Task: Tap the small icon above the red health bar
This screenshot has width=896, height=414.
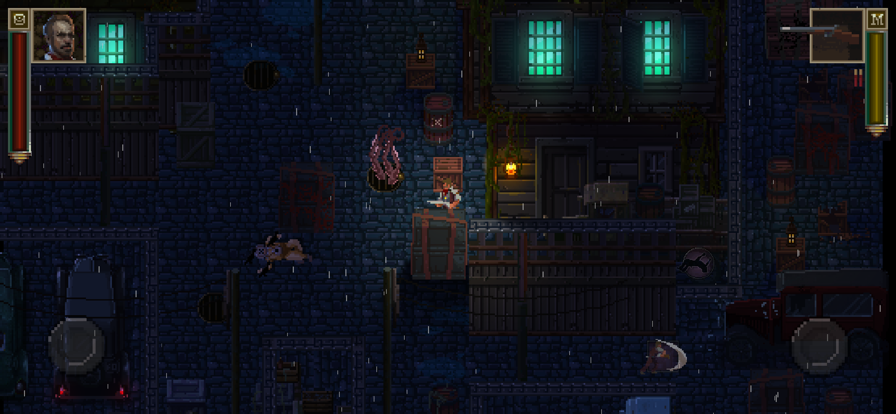Action: pyautogui.click(x=18, y=19)
